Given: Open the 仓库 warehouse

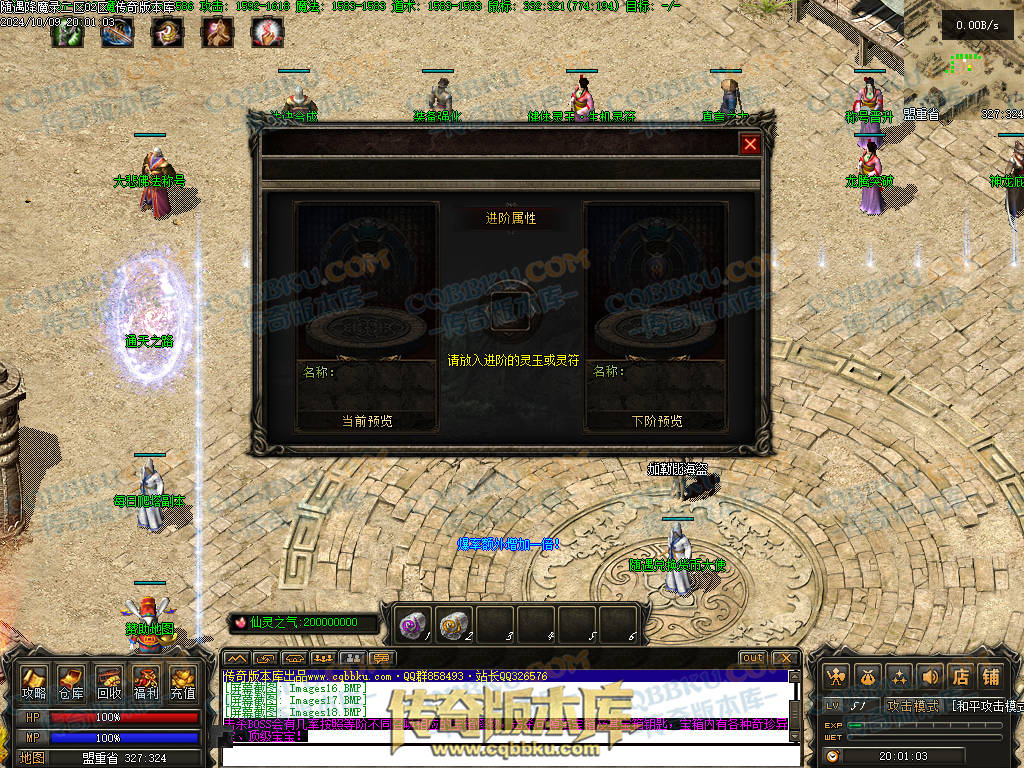Looking at the screenshot, I should tap(71, 681).
